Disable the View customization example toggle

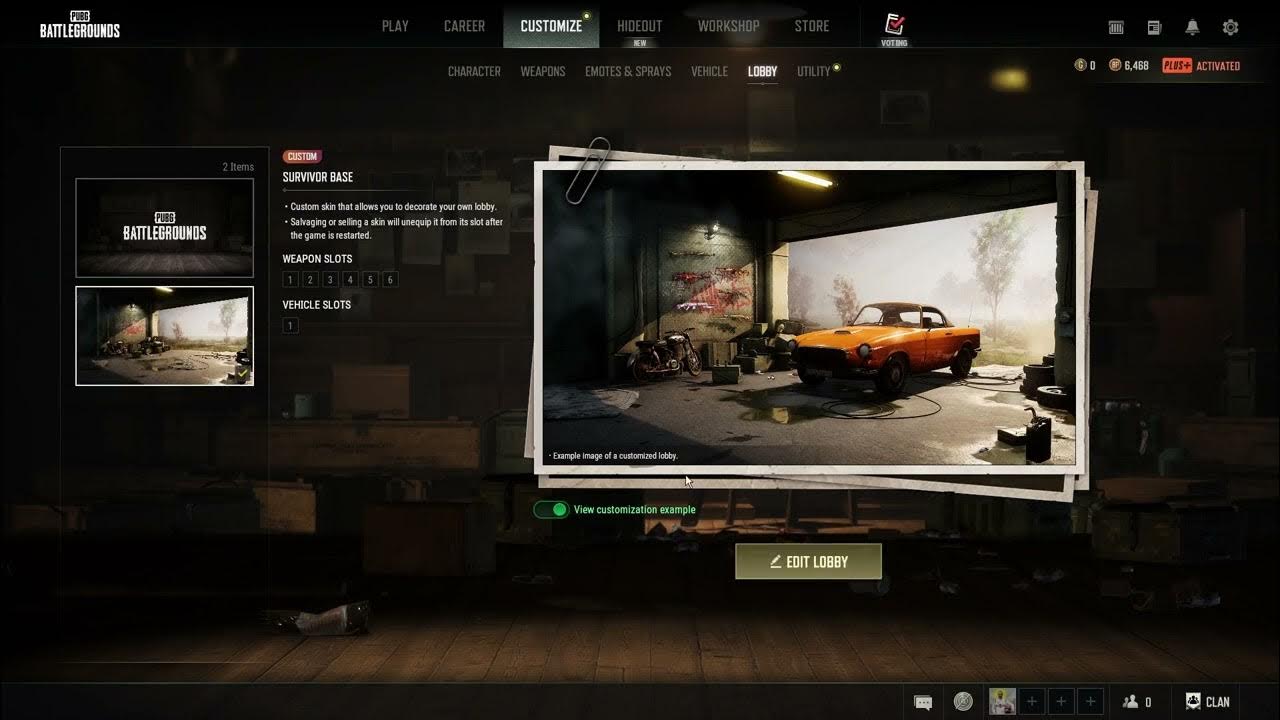pyautogui.click(x=553, y=509)
